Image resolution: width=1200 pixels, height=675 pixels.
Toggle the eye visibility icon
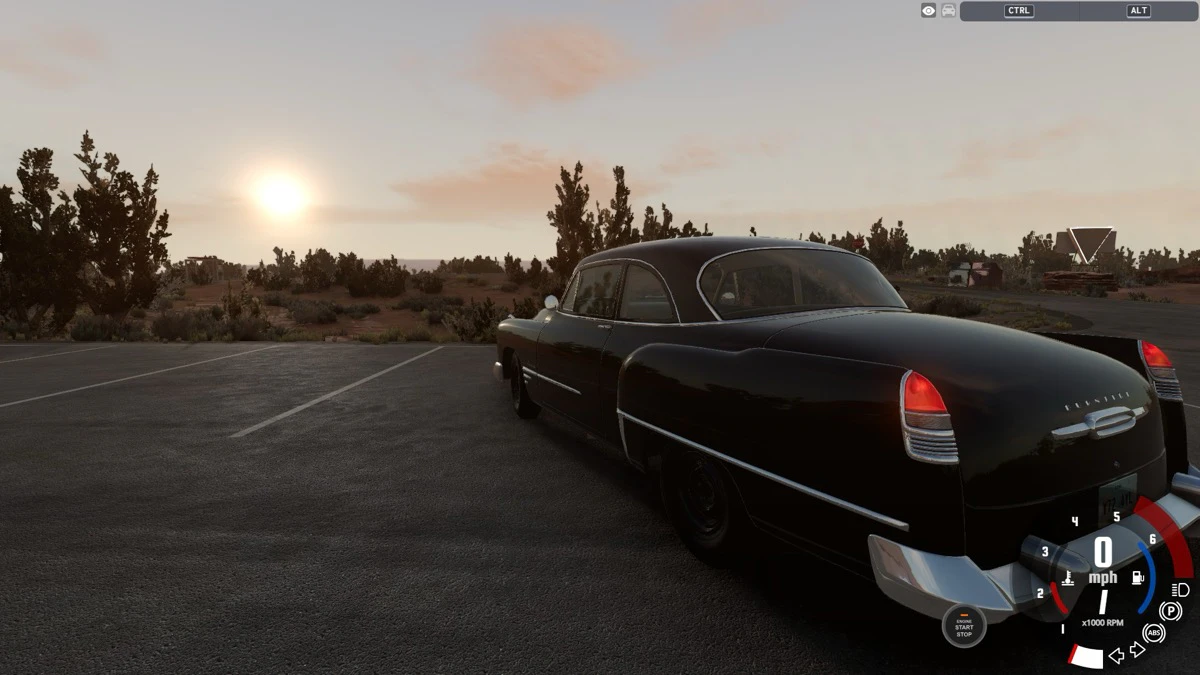[929, 10]
